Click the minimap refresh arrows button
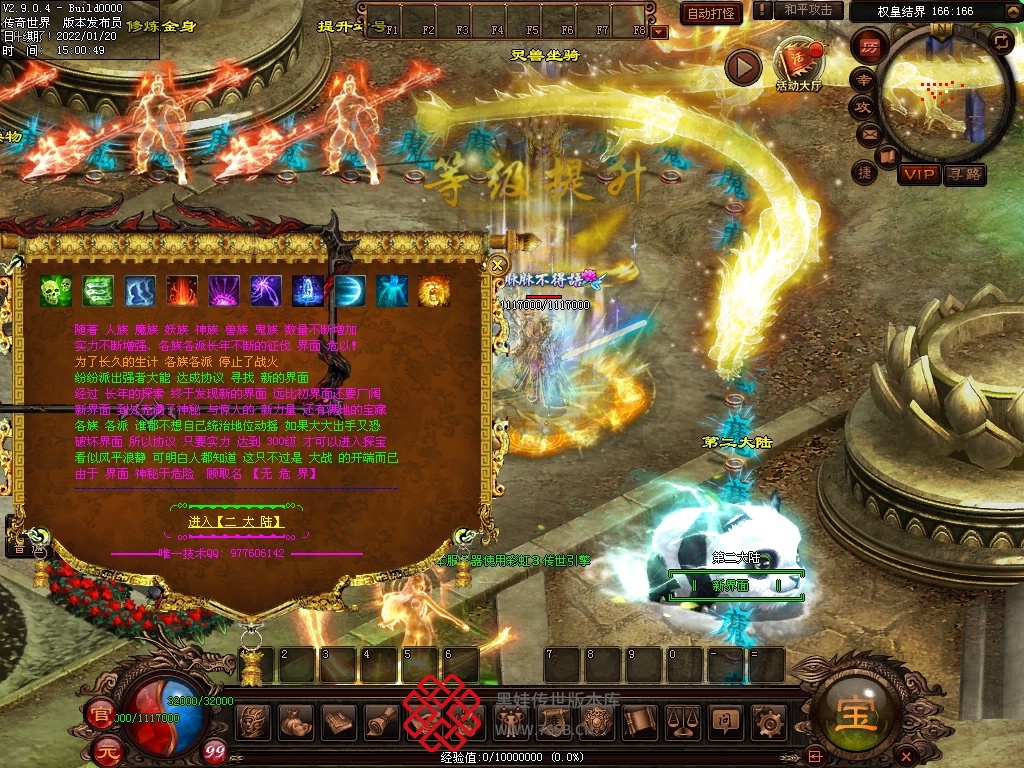 tap(999, 40)
